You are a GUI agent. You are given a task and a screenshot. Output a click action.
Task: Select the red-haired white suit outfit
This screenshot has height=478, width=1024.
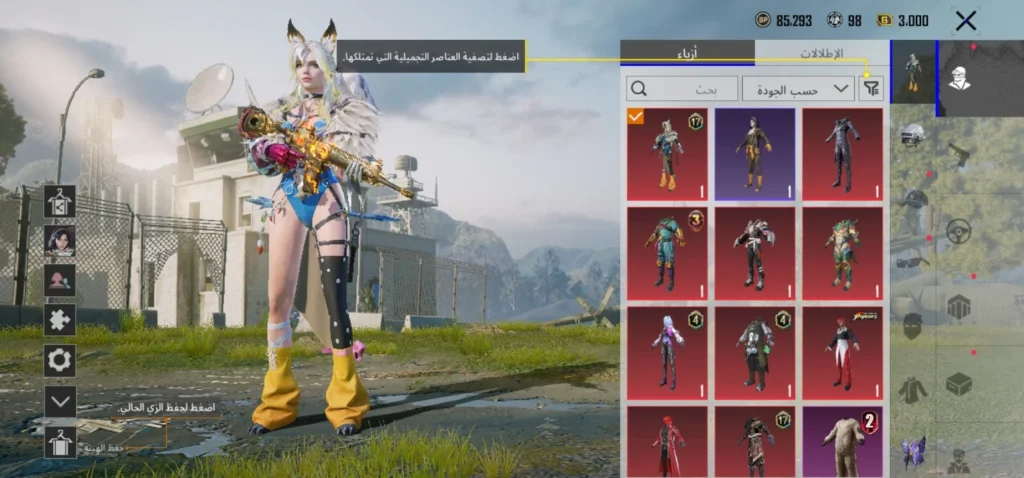click(842, 353)
